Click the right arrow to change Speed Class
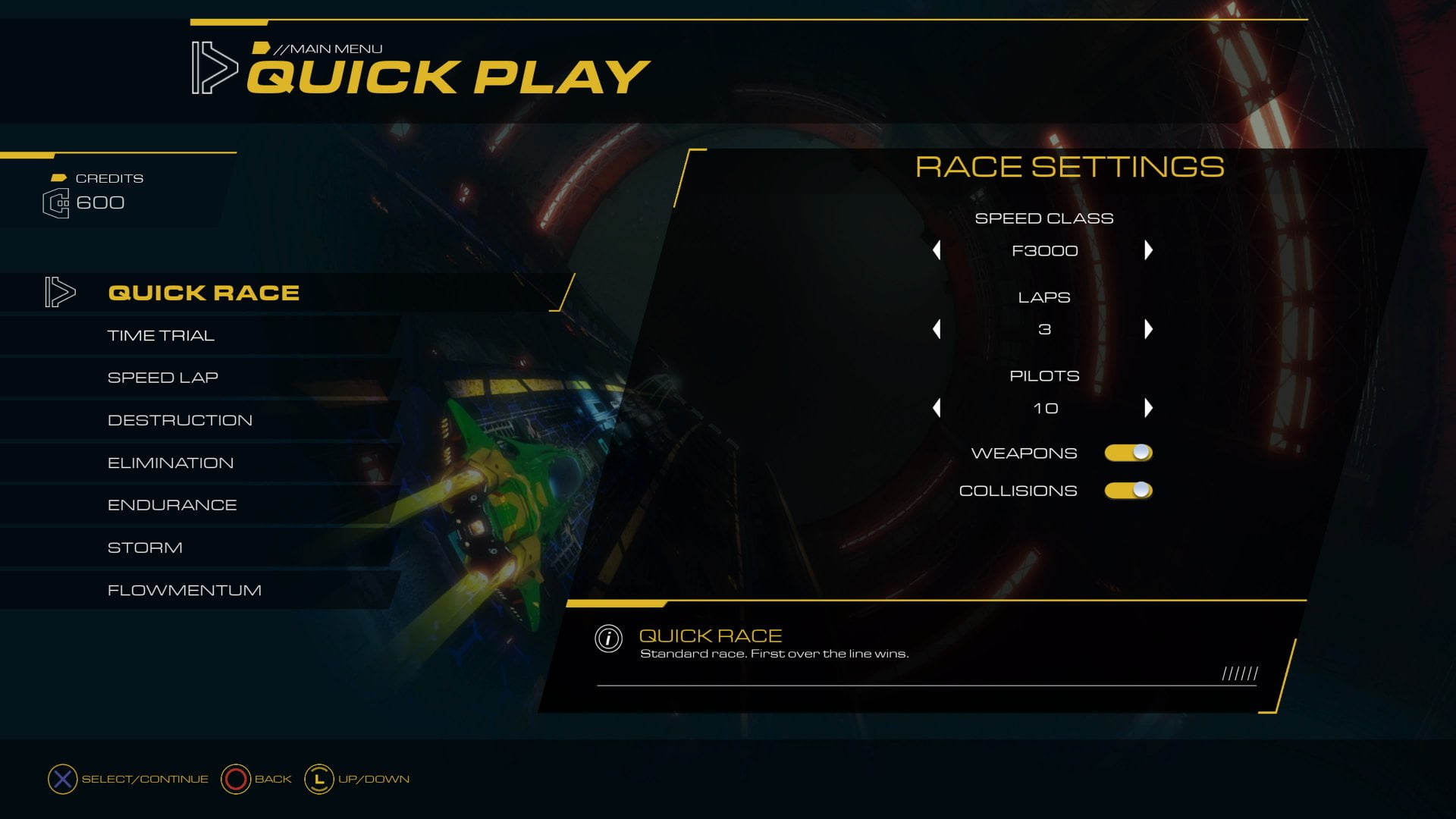The width and height of the screenshot is (1456, 819). 1150,250
